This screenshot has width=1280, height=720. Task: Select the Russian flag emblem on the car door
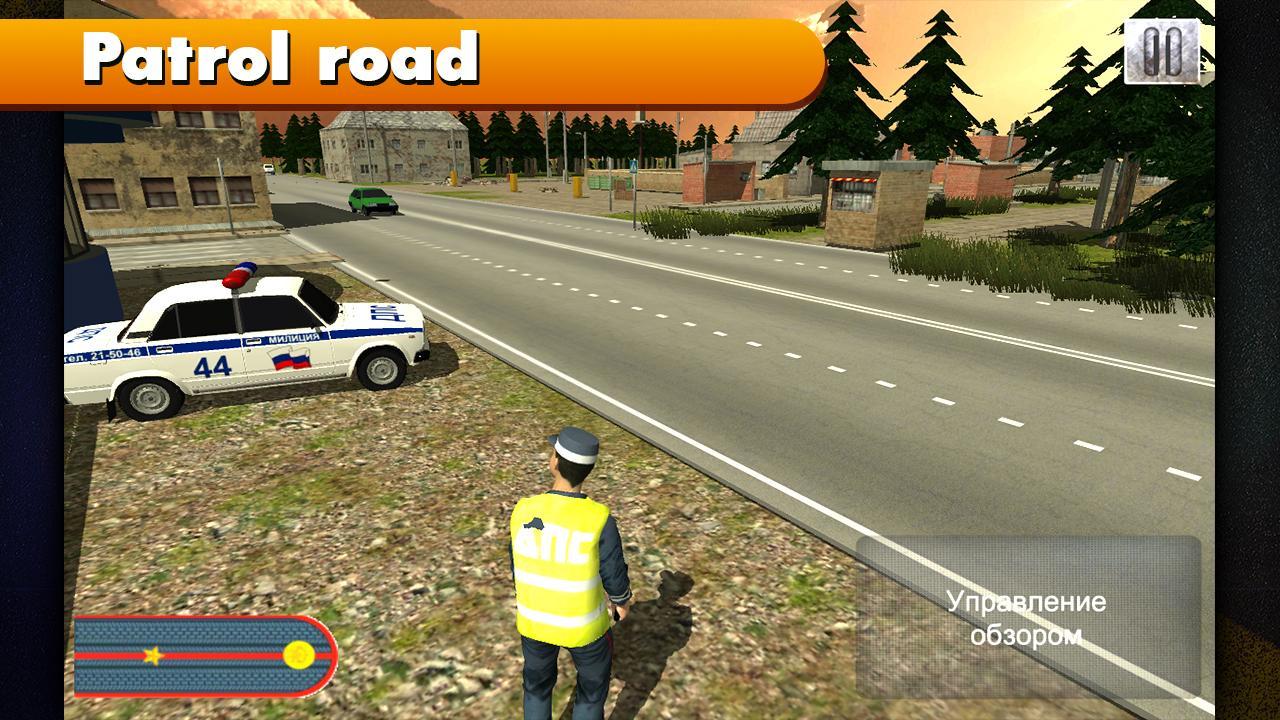[290, 360]
